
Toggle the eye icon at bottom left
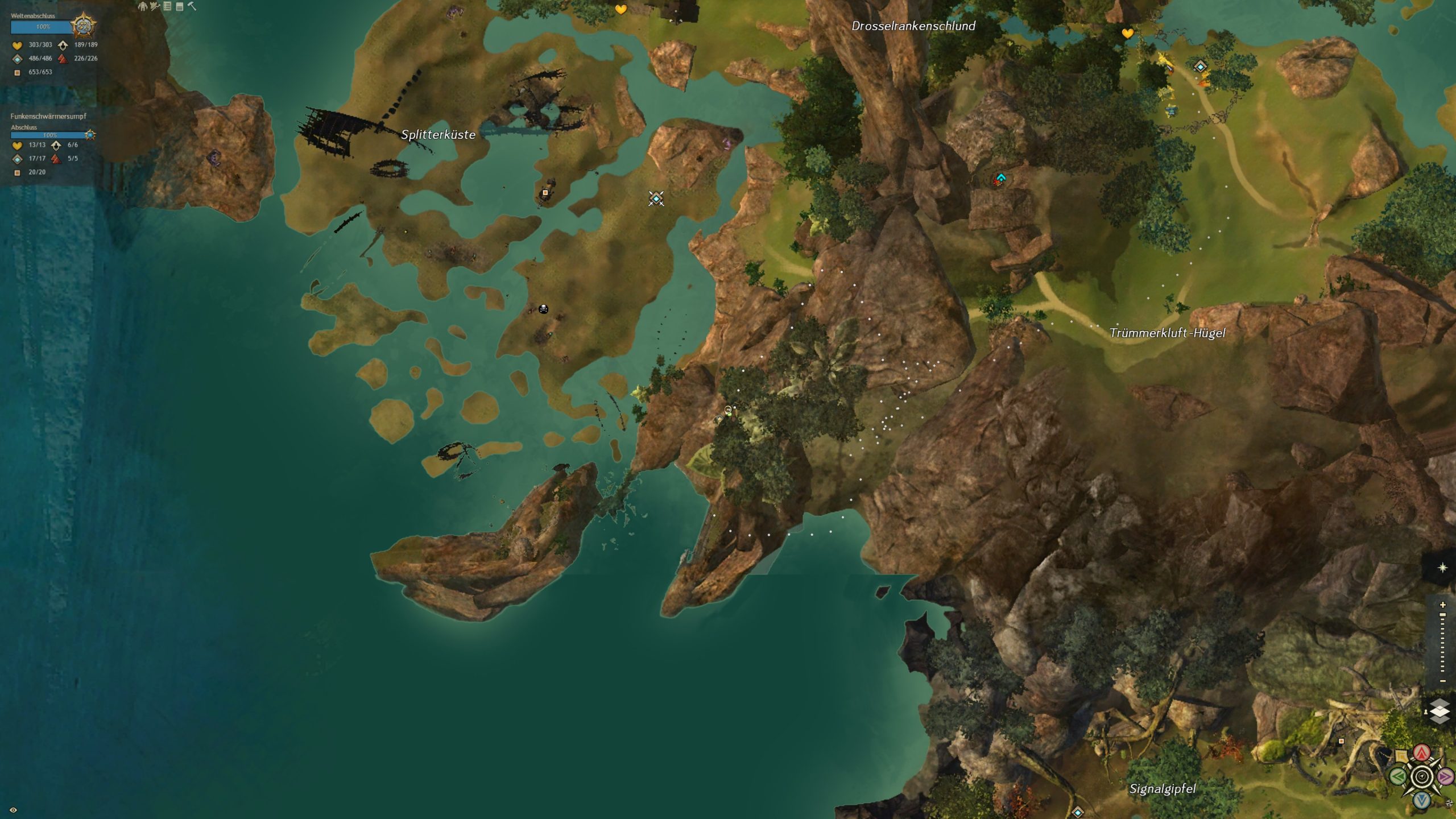[x=14, y=810]
